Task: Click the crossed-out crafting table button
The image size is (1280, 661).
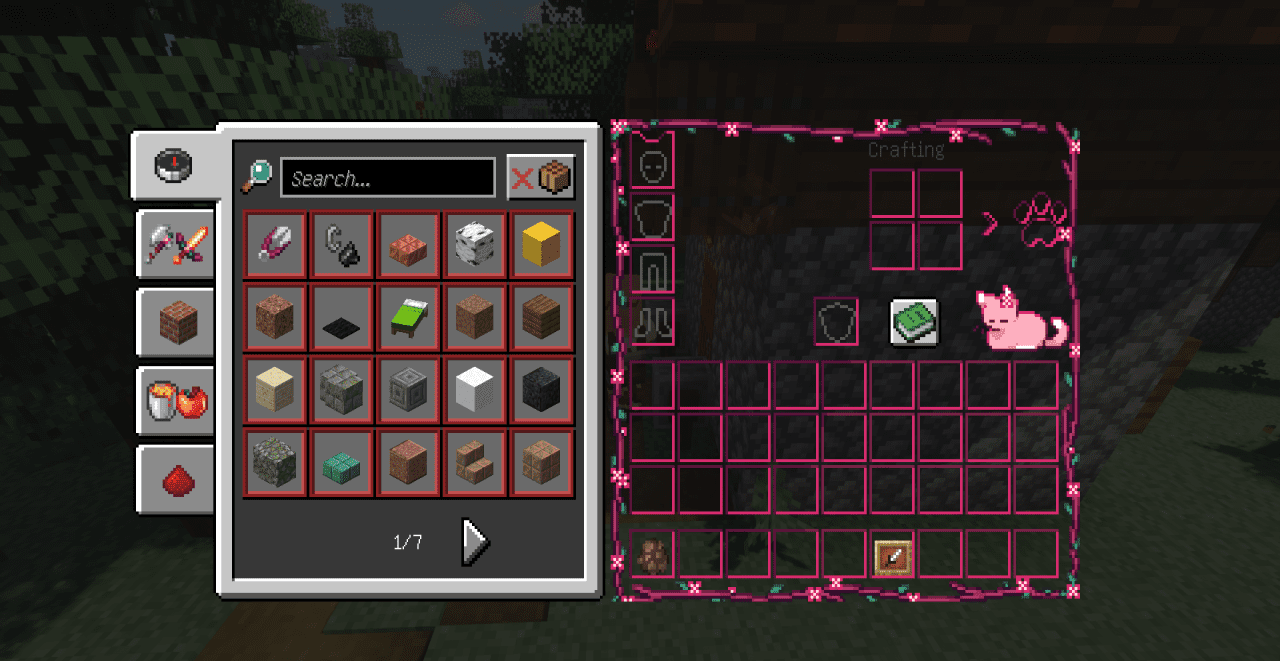Action: point(541,178)
